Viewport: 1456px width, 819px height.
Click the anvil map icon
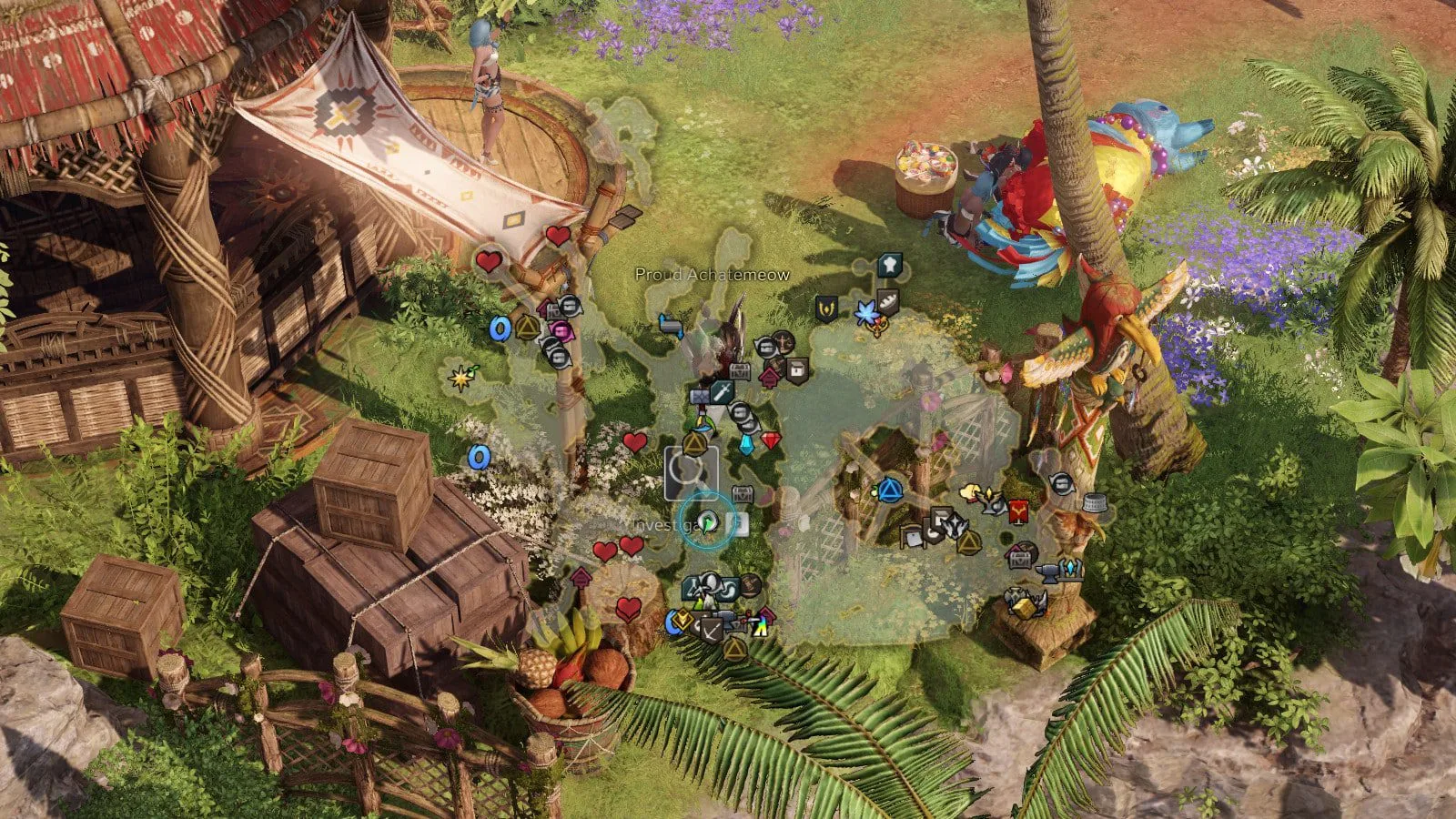(x=1046, y=571)
